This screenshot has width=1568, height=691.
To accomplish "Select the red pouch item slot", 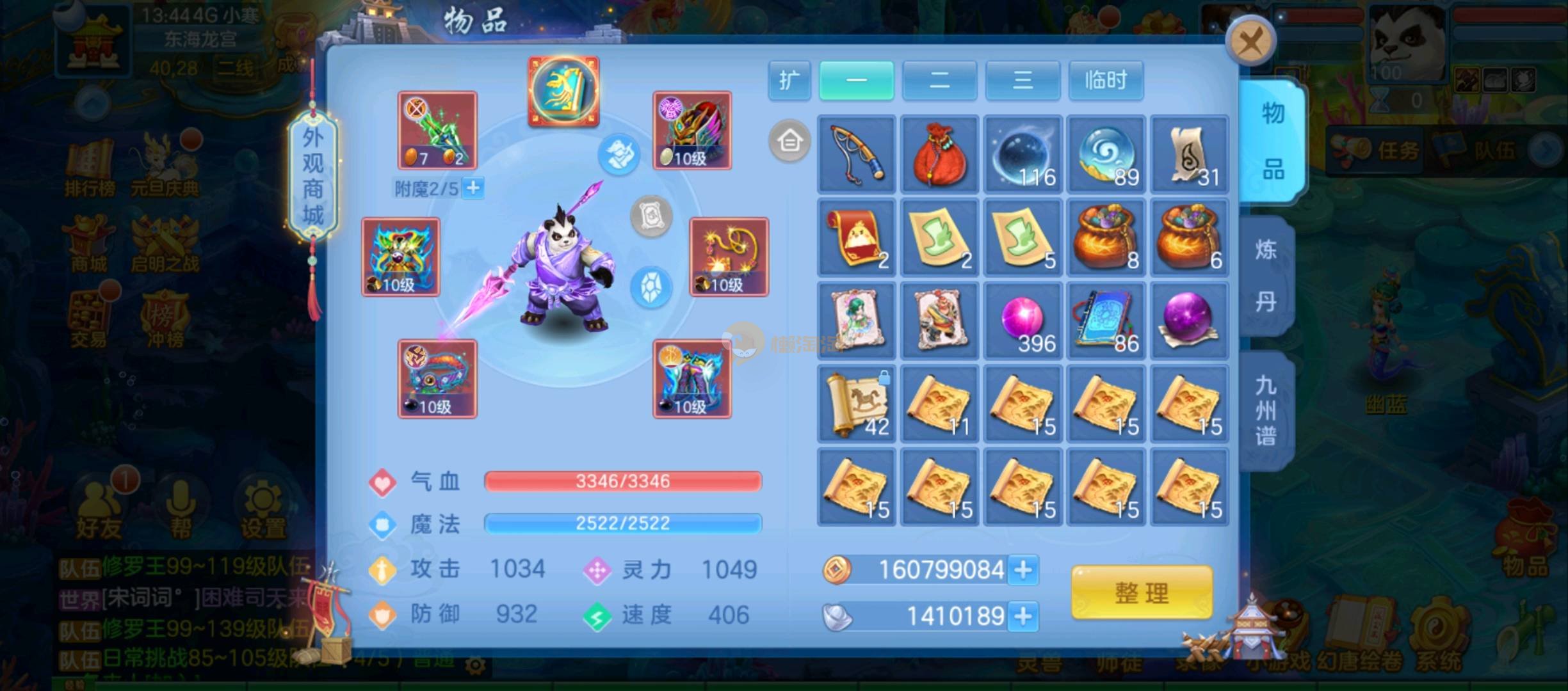I will pyautogui.click(x=940, y=154).
